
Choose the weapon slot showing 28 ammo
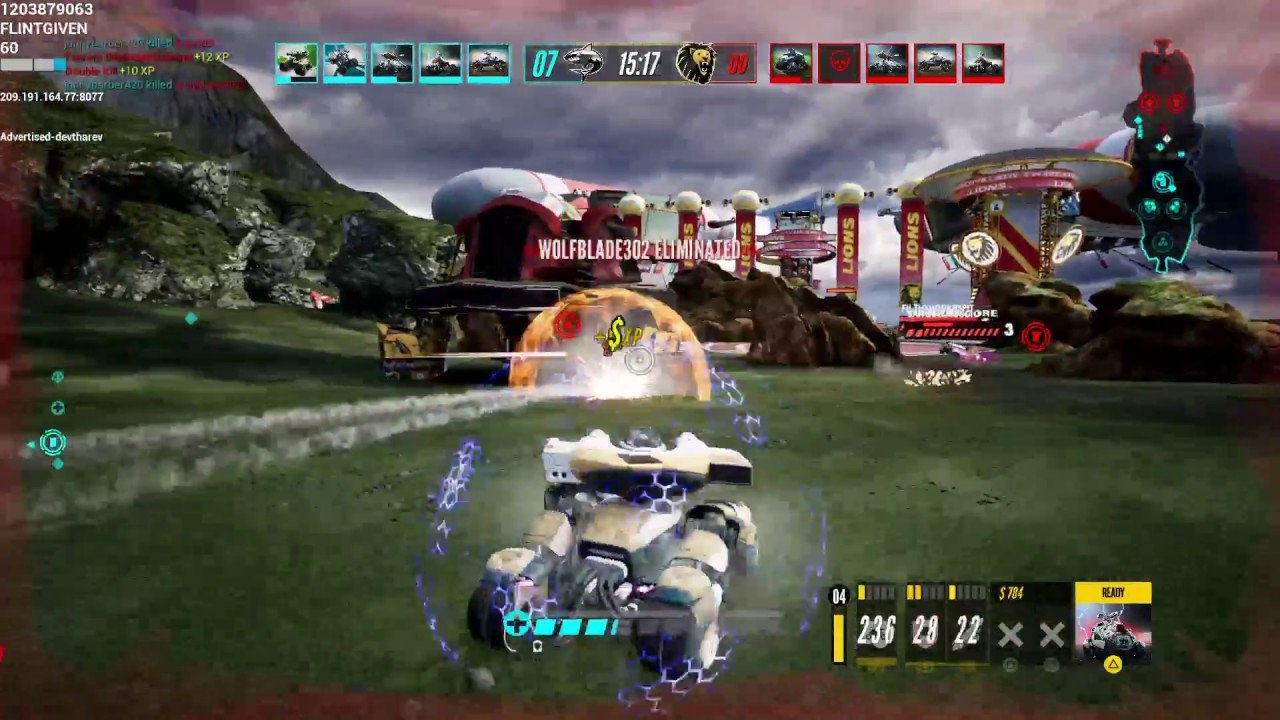tap(925, 630)
